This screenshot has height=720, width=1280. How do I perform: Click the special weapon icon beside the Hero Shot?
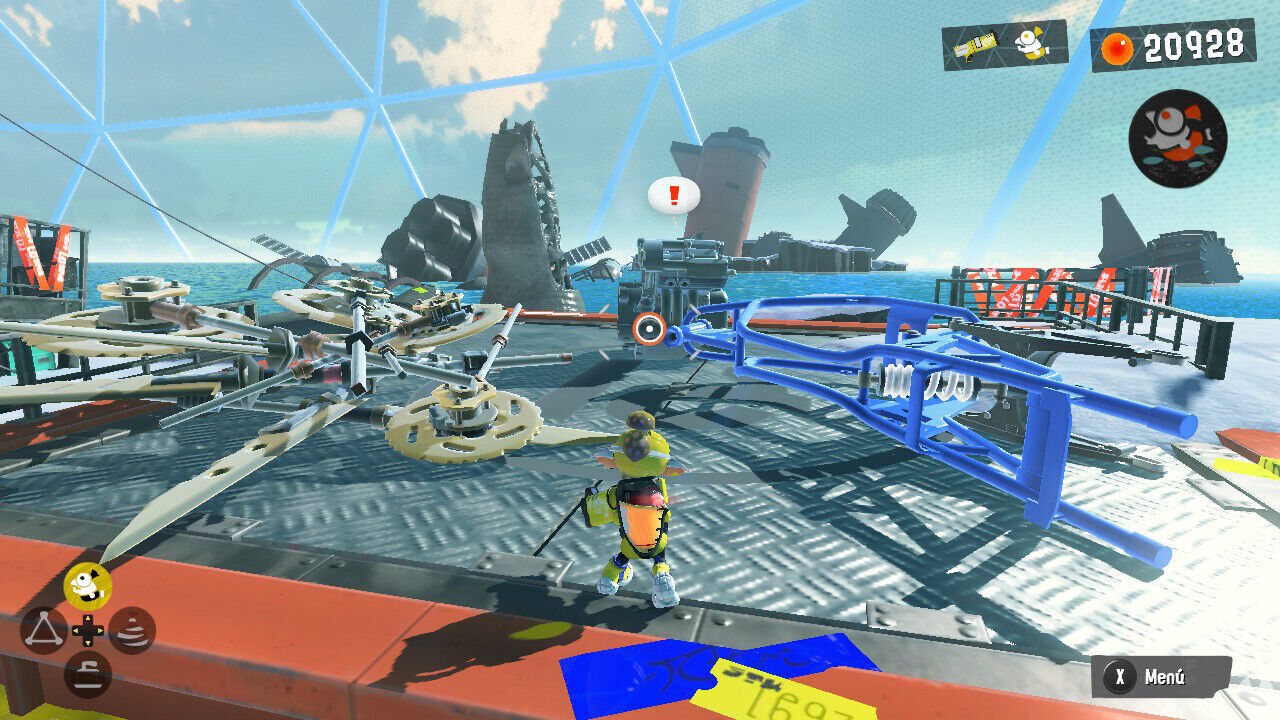point(1032,43)
